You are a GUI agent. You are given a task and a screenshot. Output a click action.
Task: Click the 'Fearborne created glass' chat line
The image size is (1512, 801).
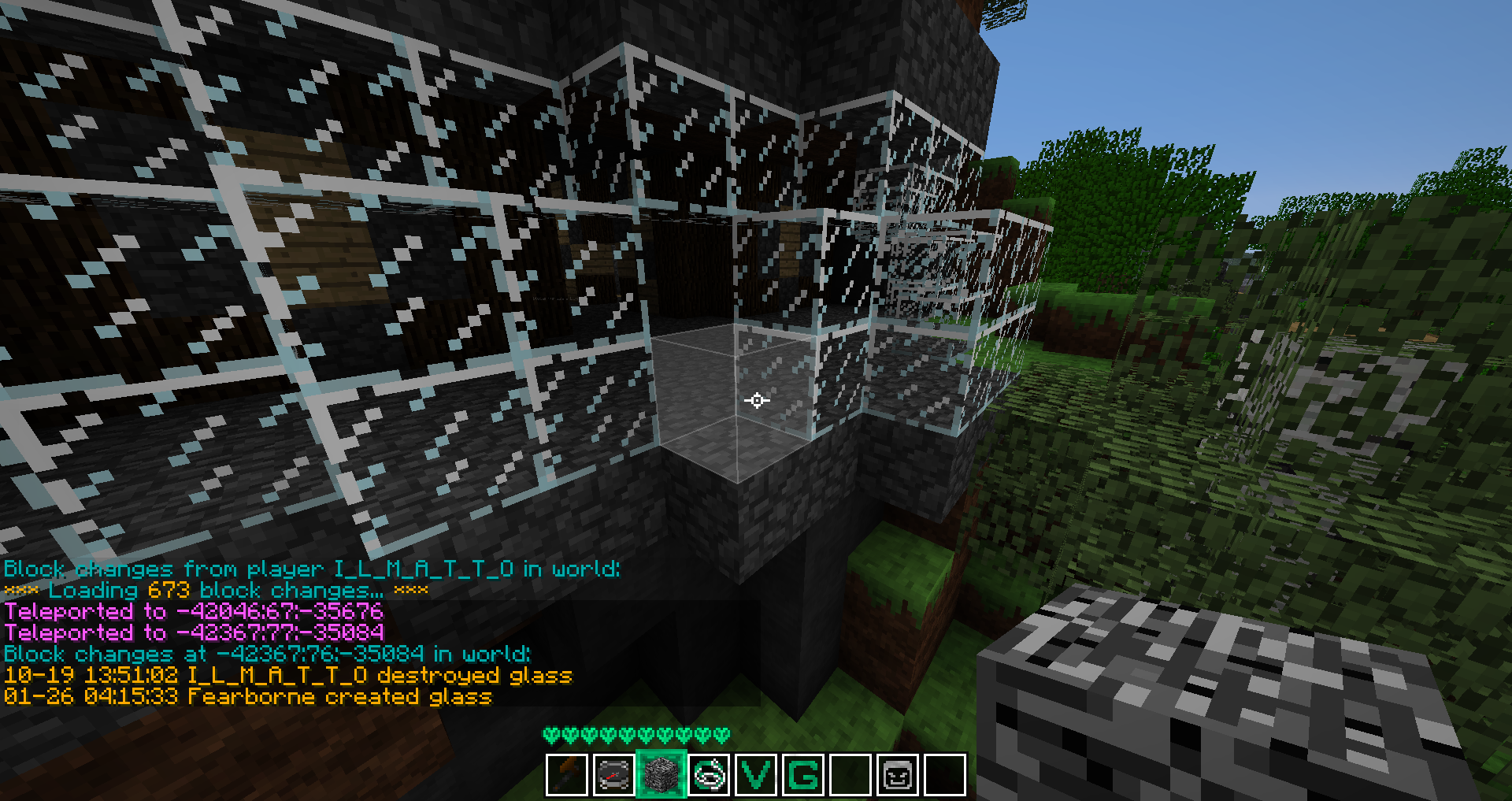(248, 697)
